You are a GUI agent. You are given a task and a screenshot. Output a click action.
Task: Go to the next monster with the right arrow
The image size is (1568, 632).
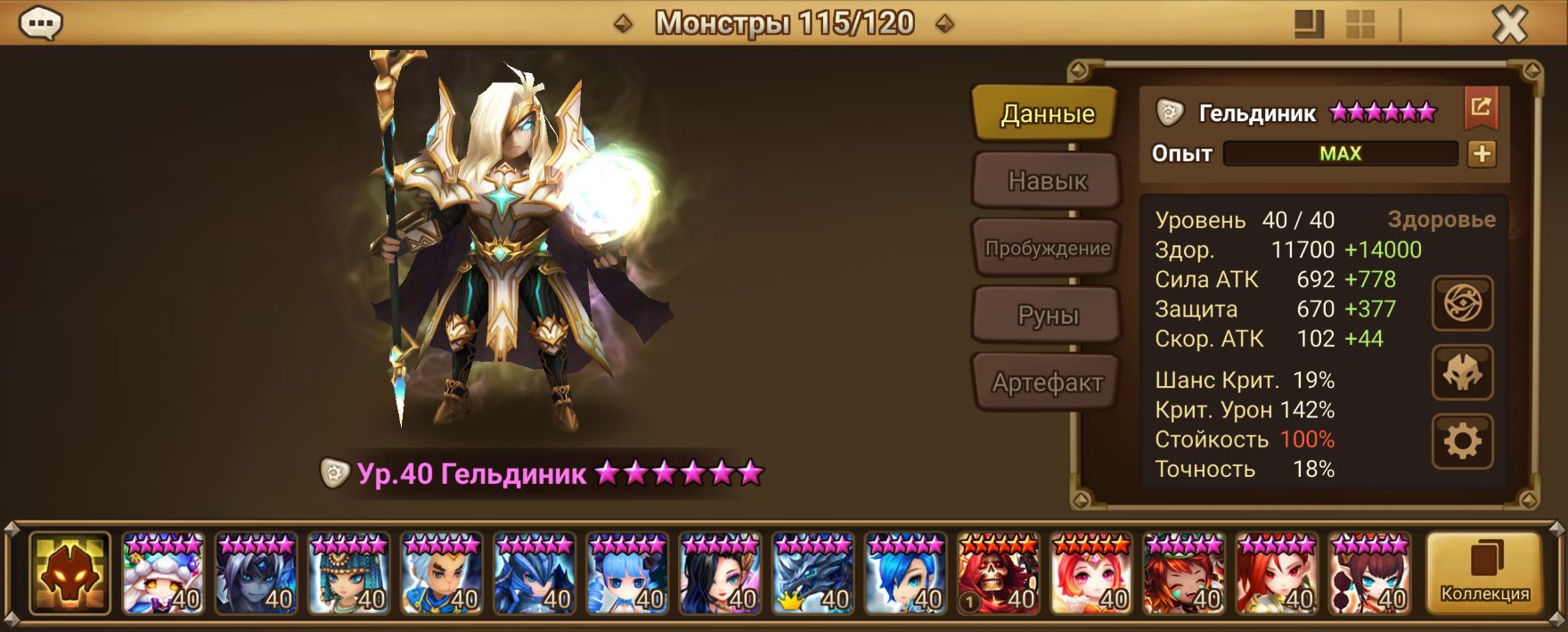(945, 24)
